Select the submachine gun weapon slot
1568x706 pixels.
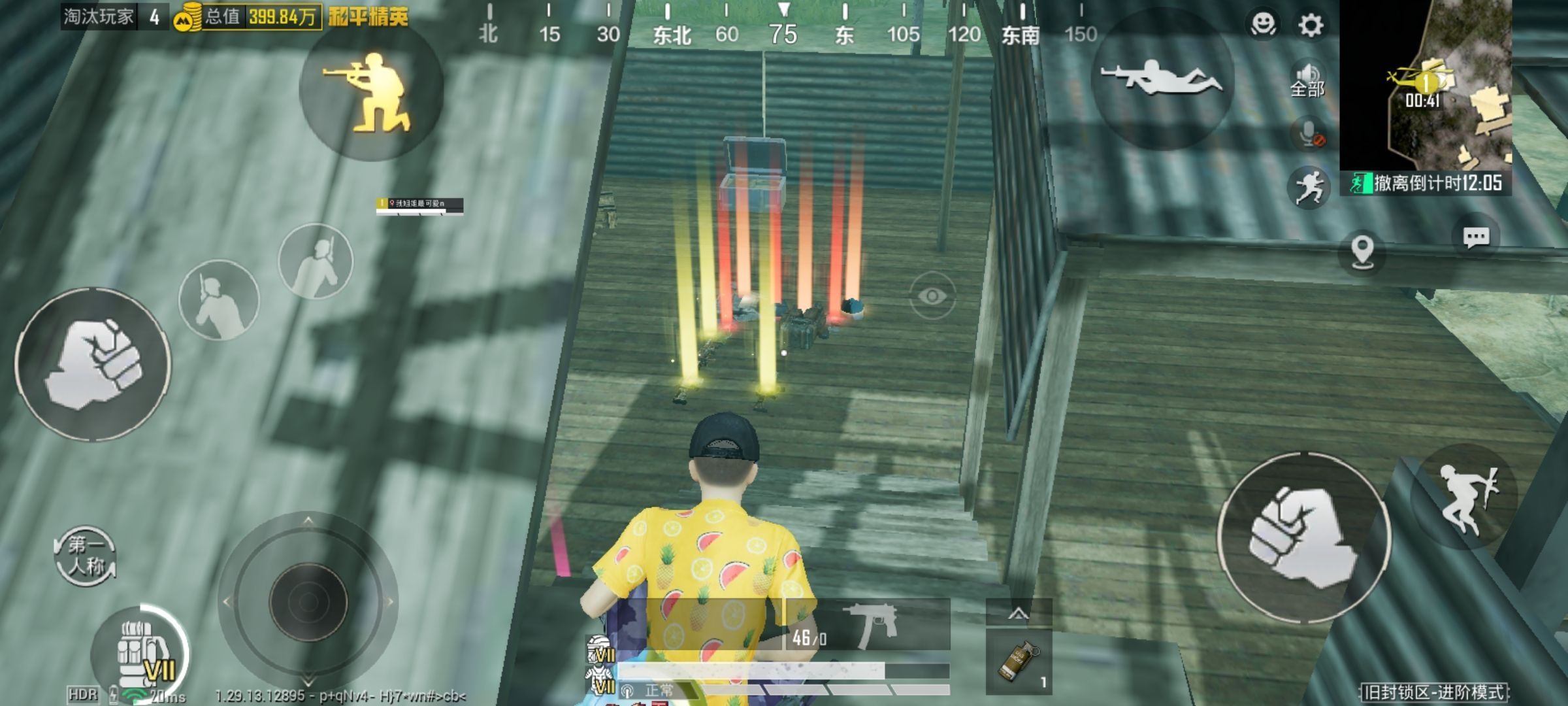(868, 626)
